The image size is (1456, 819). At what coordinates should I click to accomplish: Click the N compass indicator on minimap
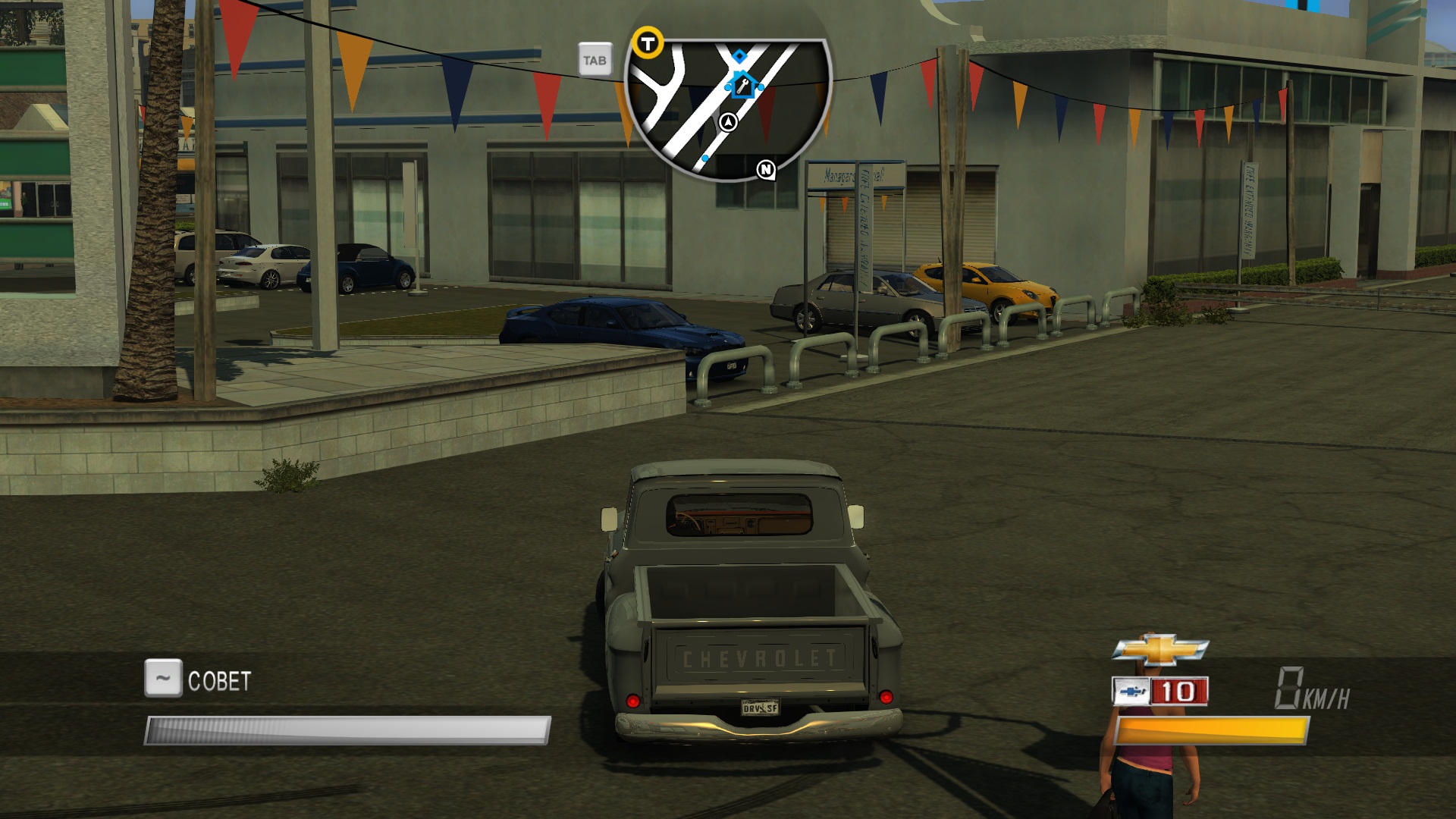pos(766,169)
